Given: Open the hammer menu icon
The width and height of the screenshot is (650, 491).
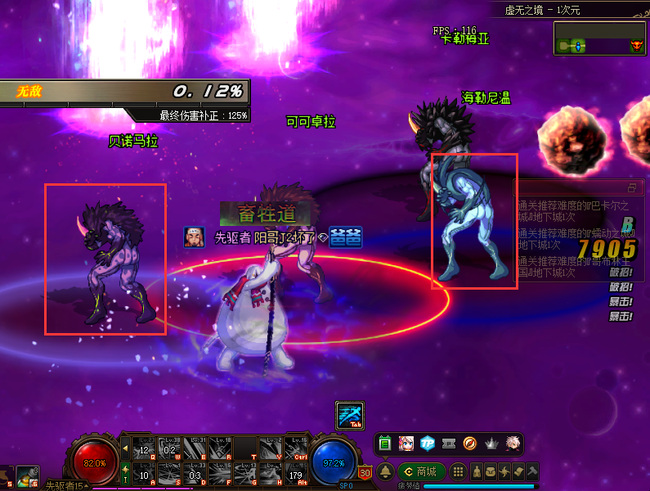Looking at the screenshot, I should pyautogui.click(x=533, y=471).
